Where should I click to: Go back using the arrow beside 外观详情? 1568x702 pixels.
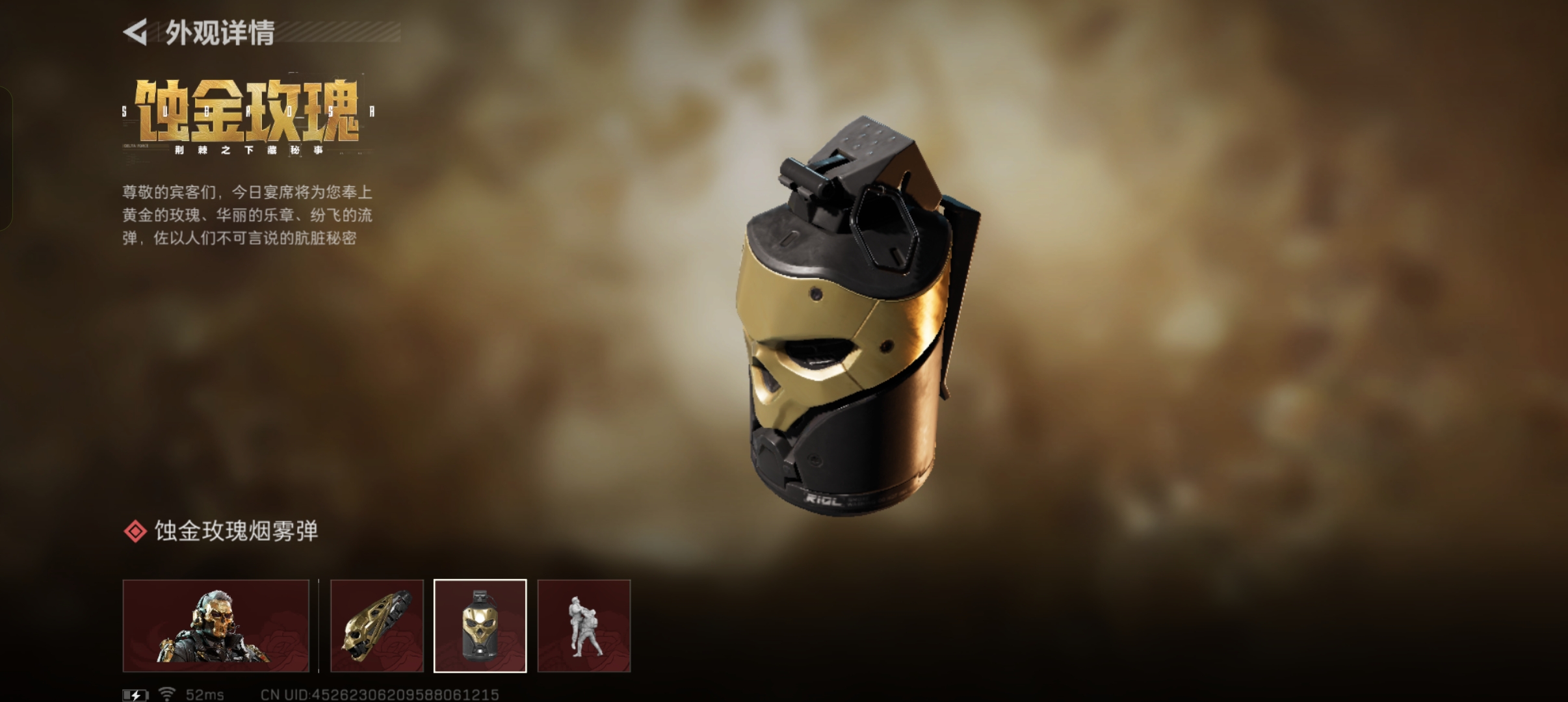135,32
